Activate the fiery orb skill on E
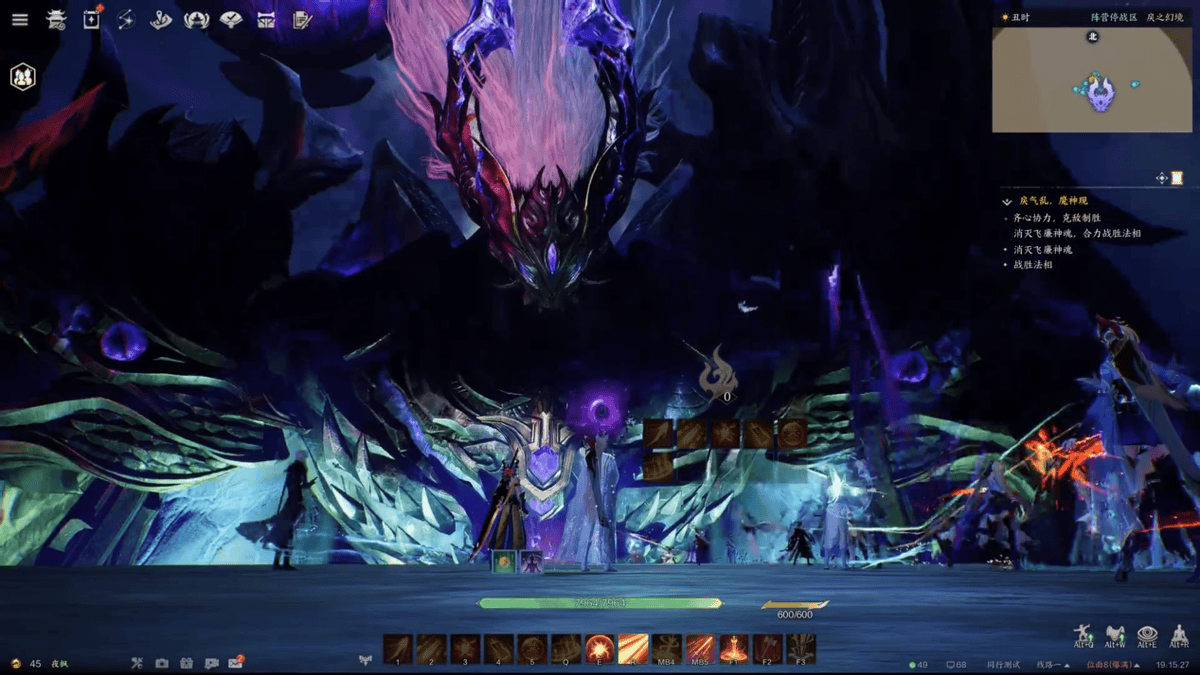The height and width of the screenshot is (675, 1200). 600,647
